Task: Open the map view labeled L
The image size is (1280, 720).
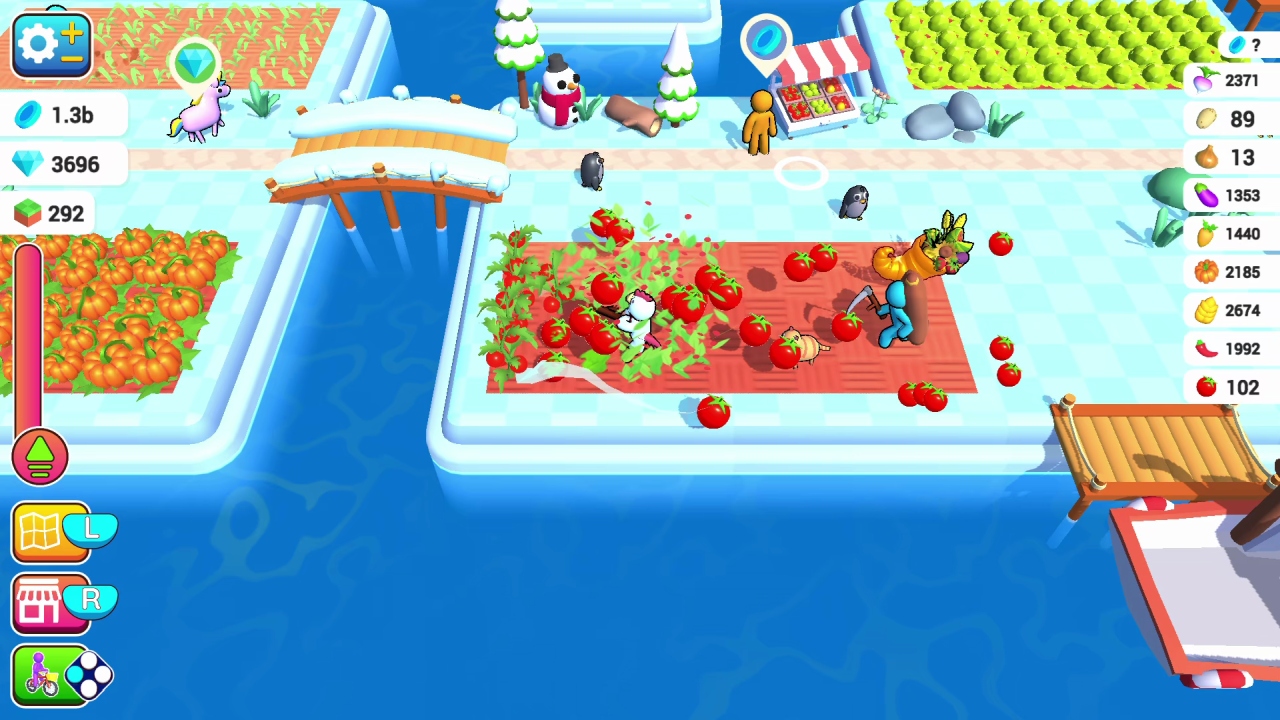Action: click(x=50, y=532)
